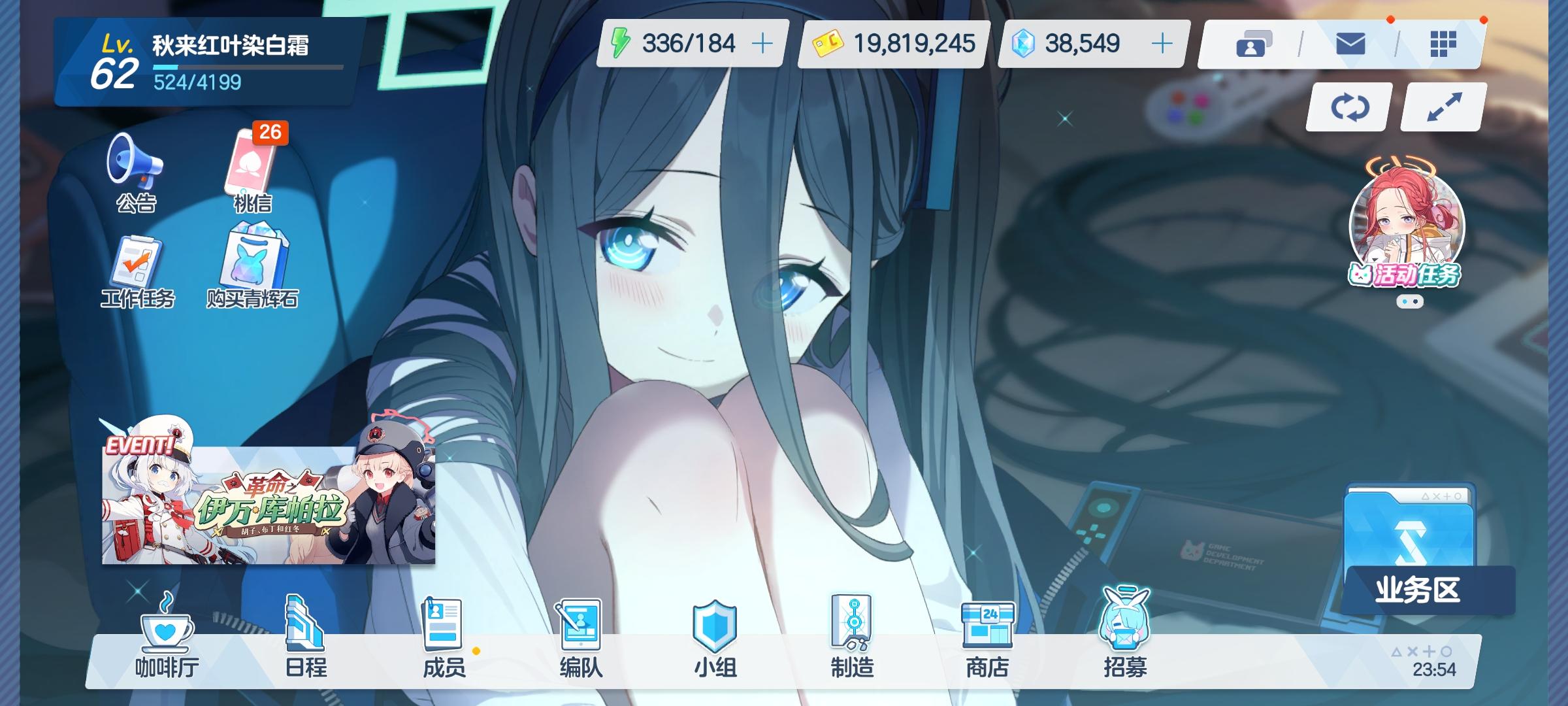Open the 招募 (Recruit) icon
The image size is (1568, 706).
pos(1124,644)
